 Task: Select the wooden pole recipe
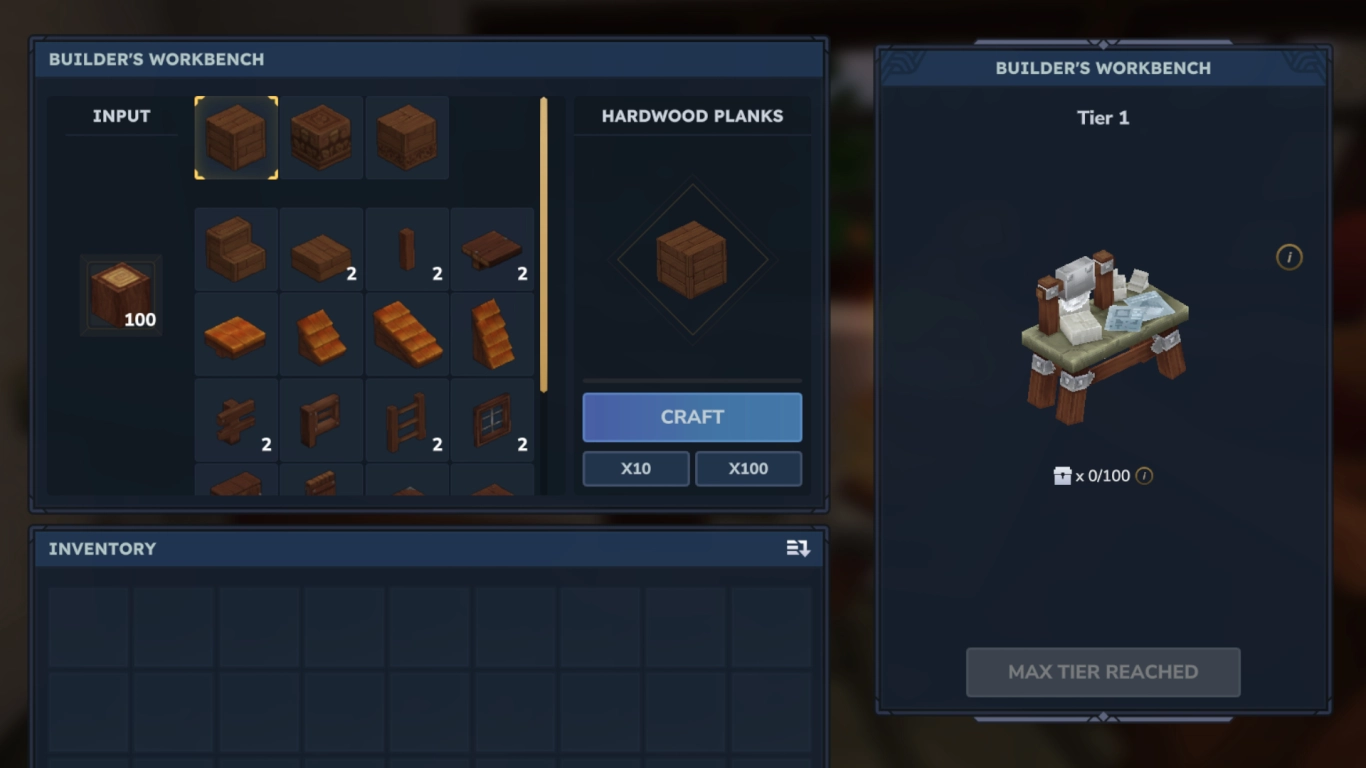pyautogui.click(x=407, y=249)
